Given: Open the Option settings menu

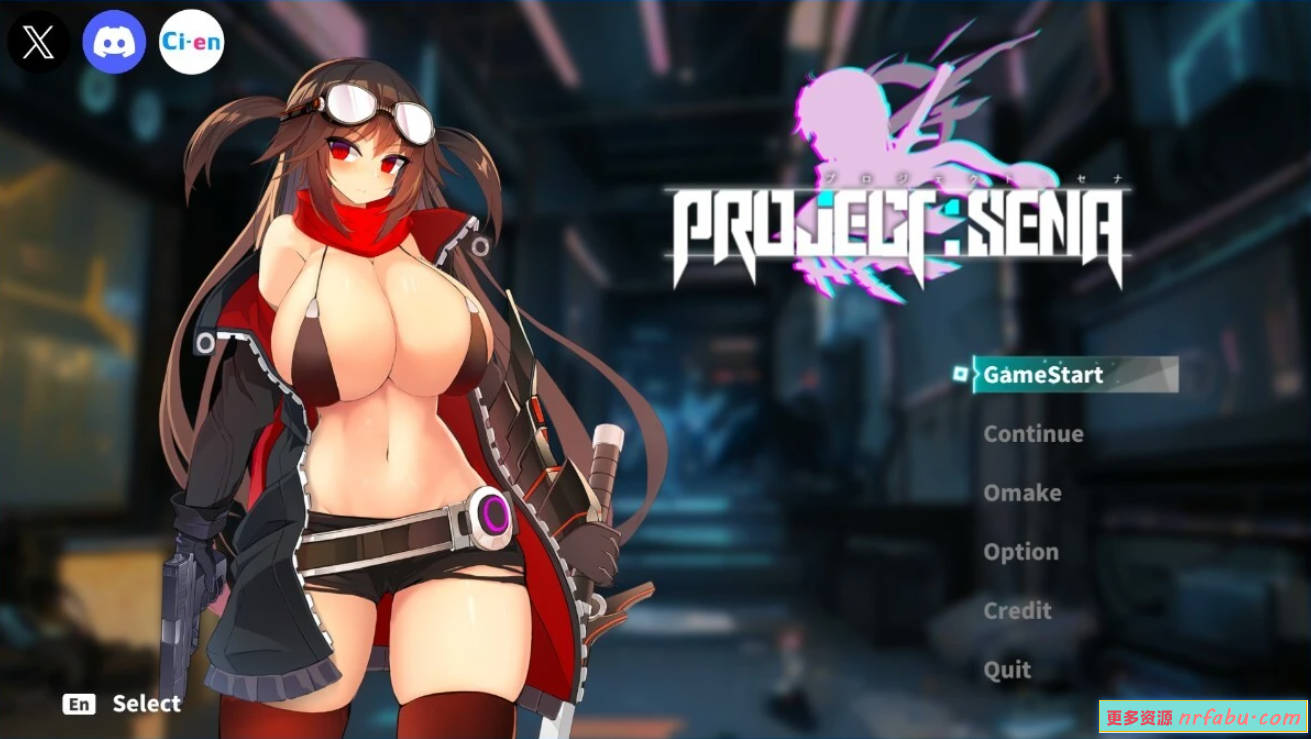Looking at the screenshot, I should (1020, 551).
